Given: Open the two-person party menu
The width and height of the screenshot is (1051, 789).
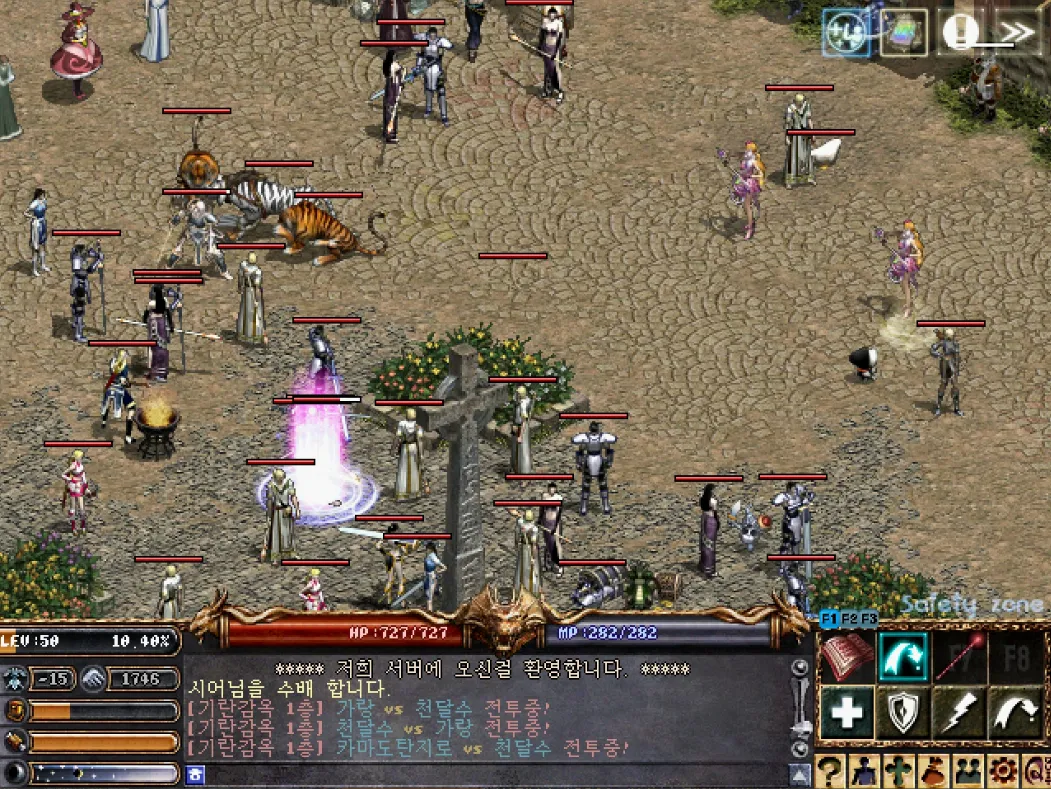Looking at the screenshot, I should click(968, 770).
